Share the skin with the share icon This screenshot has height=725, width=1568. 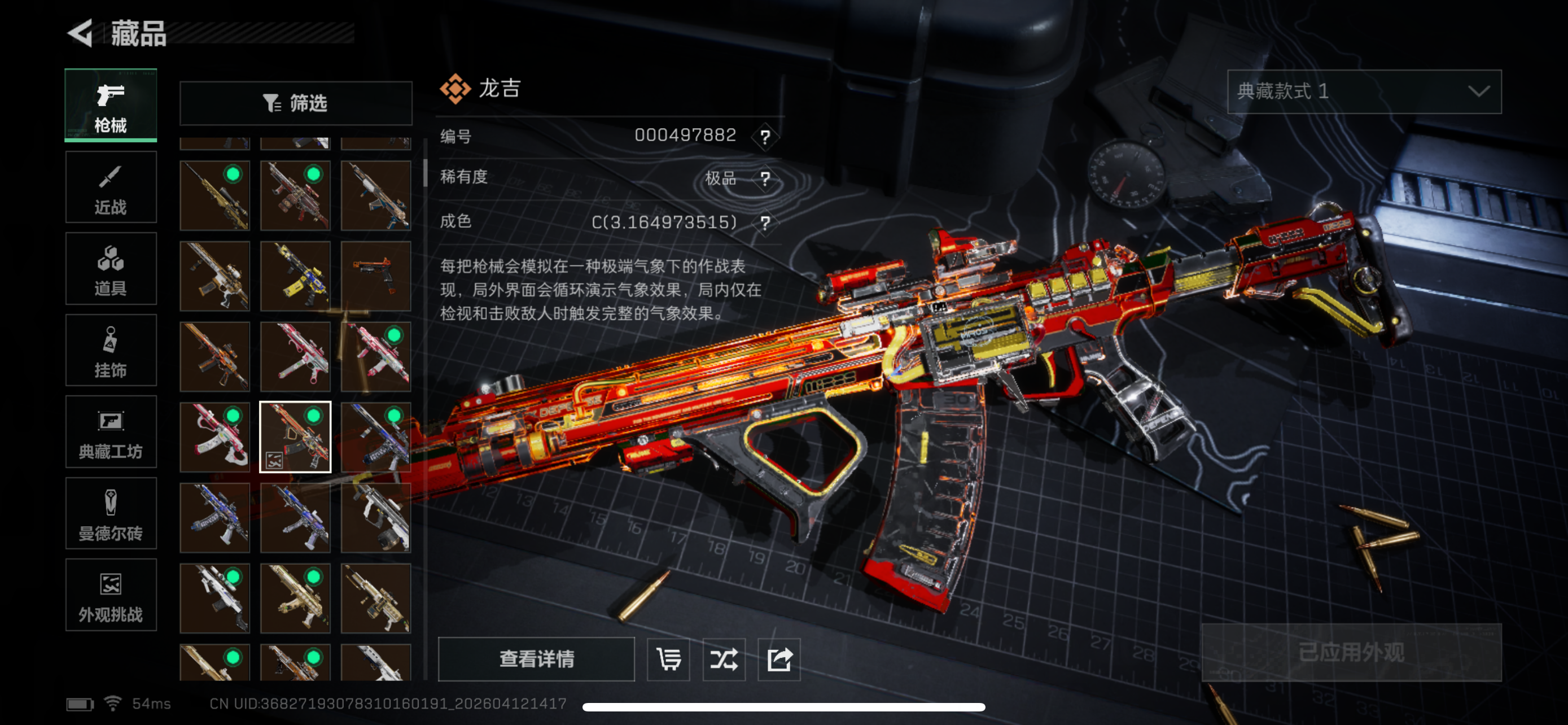pos(779,660)
